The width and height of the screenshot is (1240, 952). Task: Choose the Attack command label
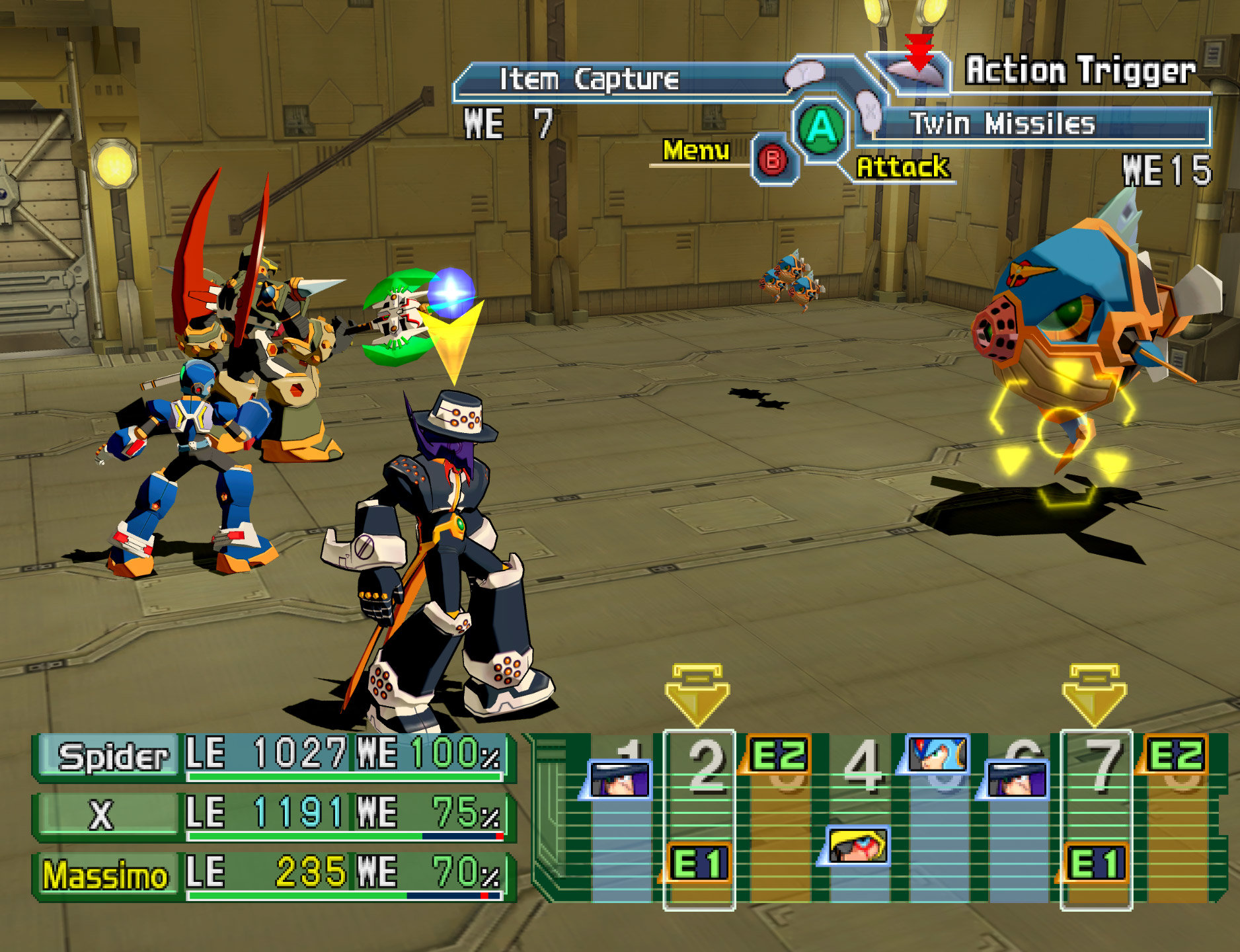[x=902, y=167]
